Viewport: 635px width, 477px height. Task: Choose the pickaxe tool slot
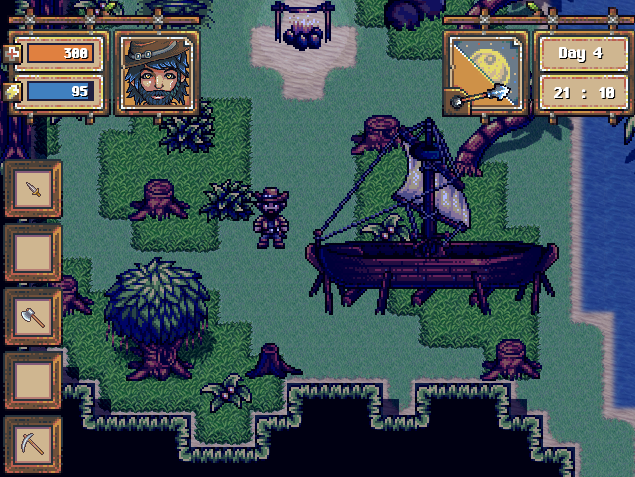point(33,444)
